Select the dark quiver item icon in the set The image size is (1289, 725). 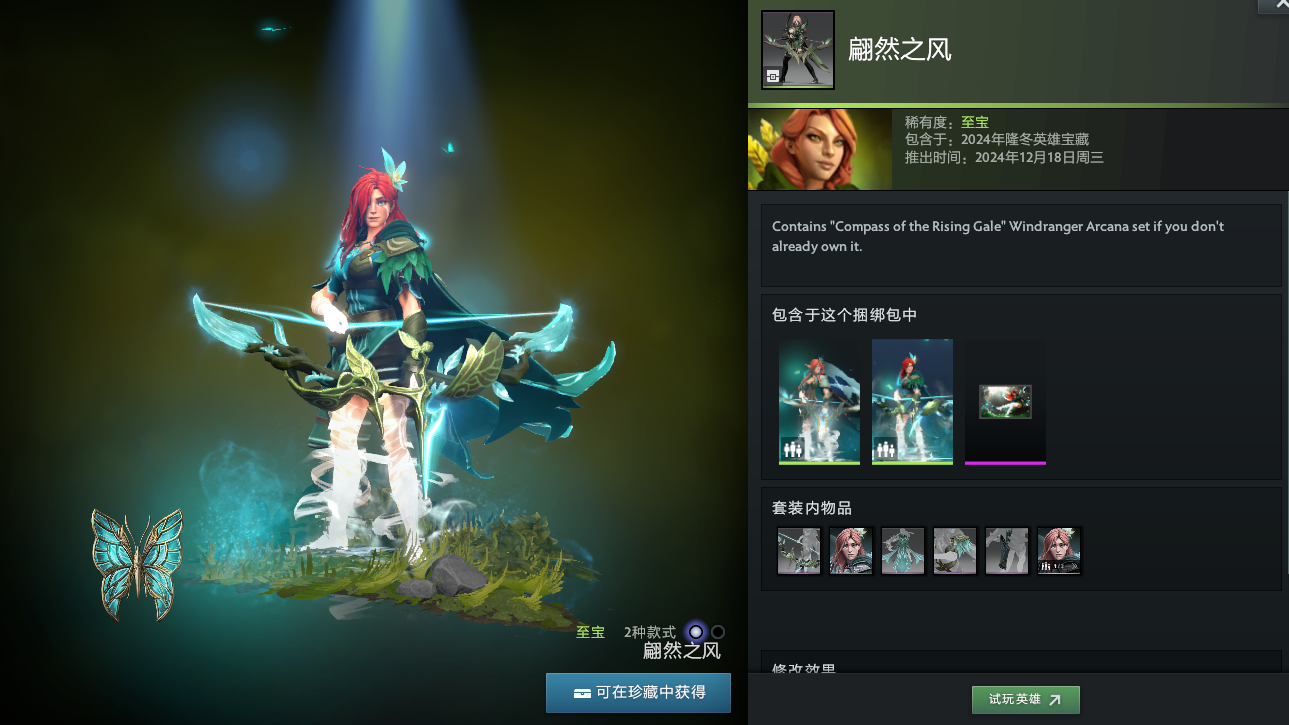click(1007, 551)
